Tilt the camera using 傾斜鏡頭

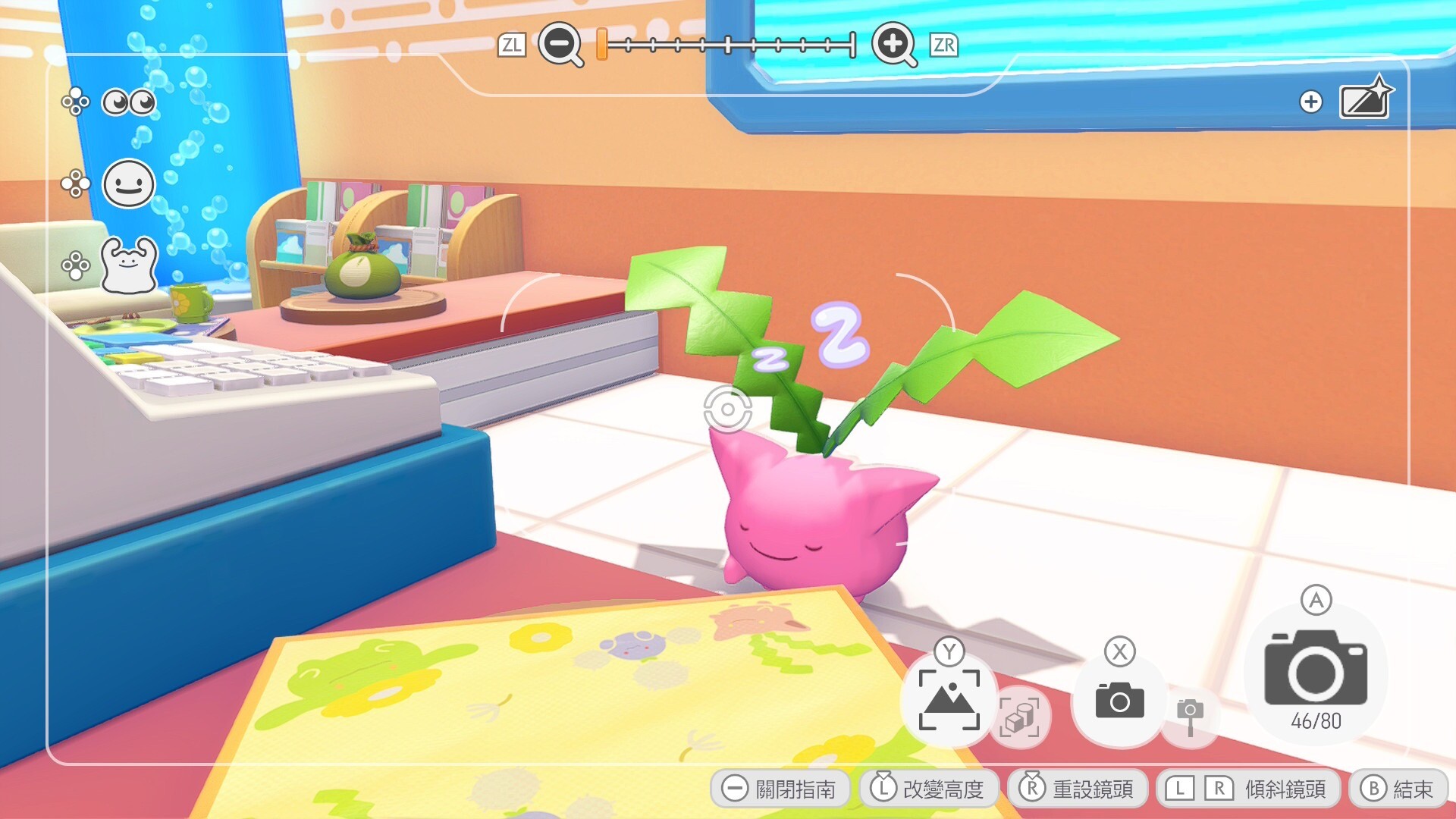(1247, 789)
